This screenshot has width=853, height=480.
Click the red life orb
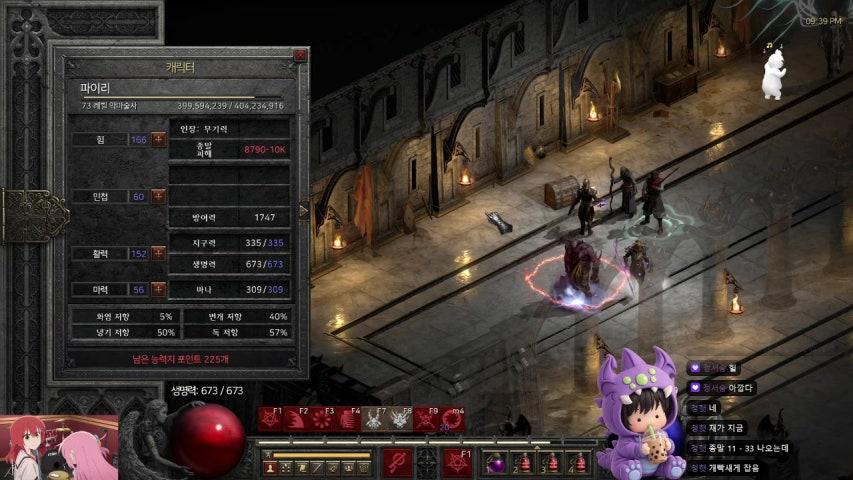(x=209, y=438)
